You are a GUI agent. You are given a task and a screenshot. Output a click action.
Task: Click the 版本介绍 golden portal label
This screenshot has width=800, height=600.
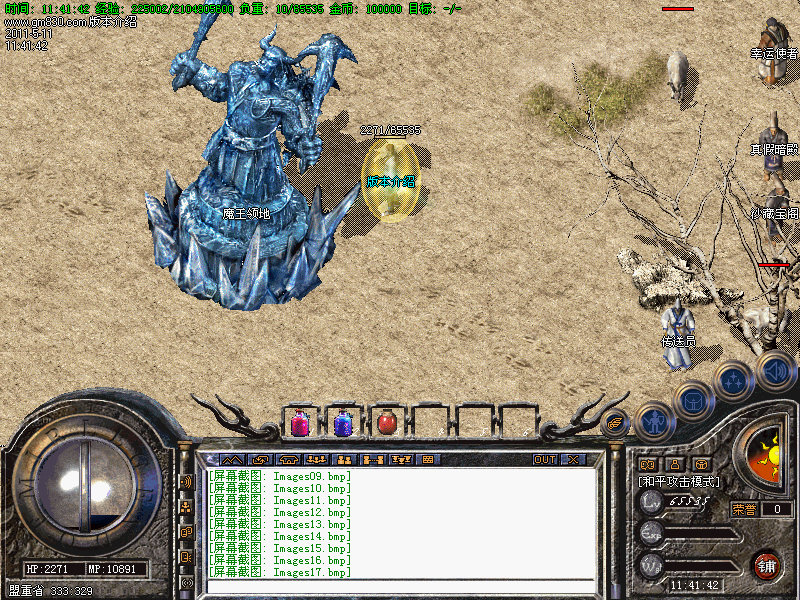coord(390,181)
